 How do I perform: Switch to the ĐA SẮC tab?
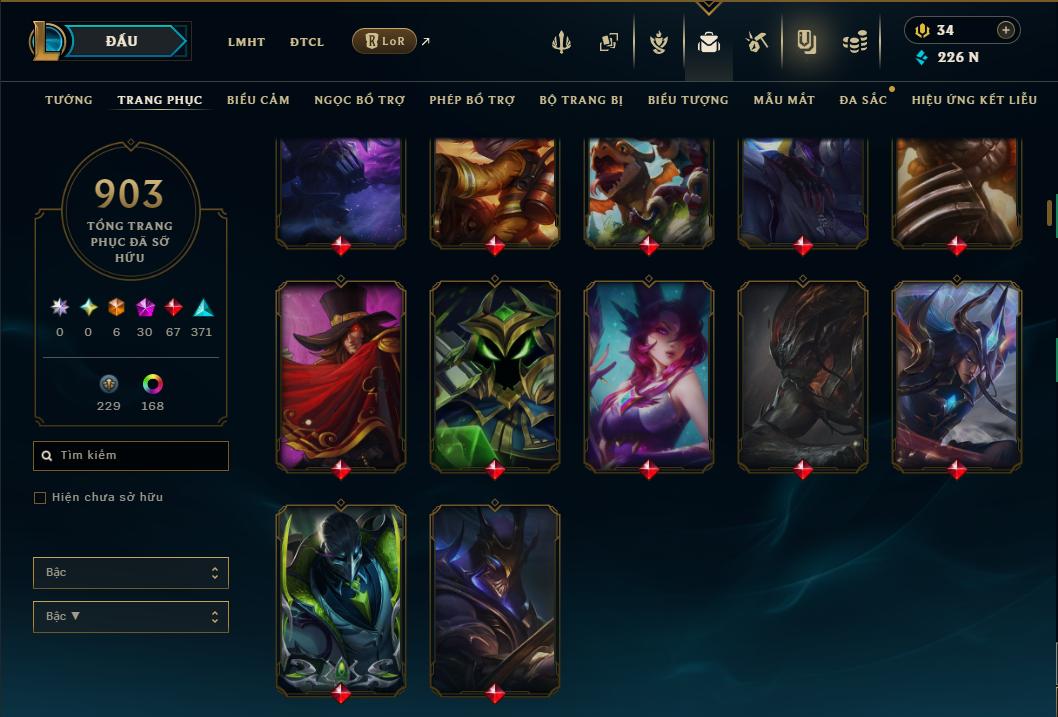(x=863, y=100)
